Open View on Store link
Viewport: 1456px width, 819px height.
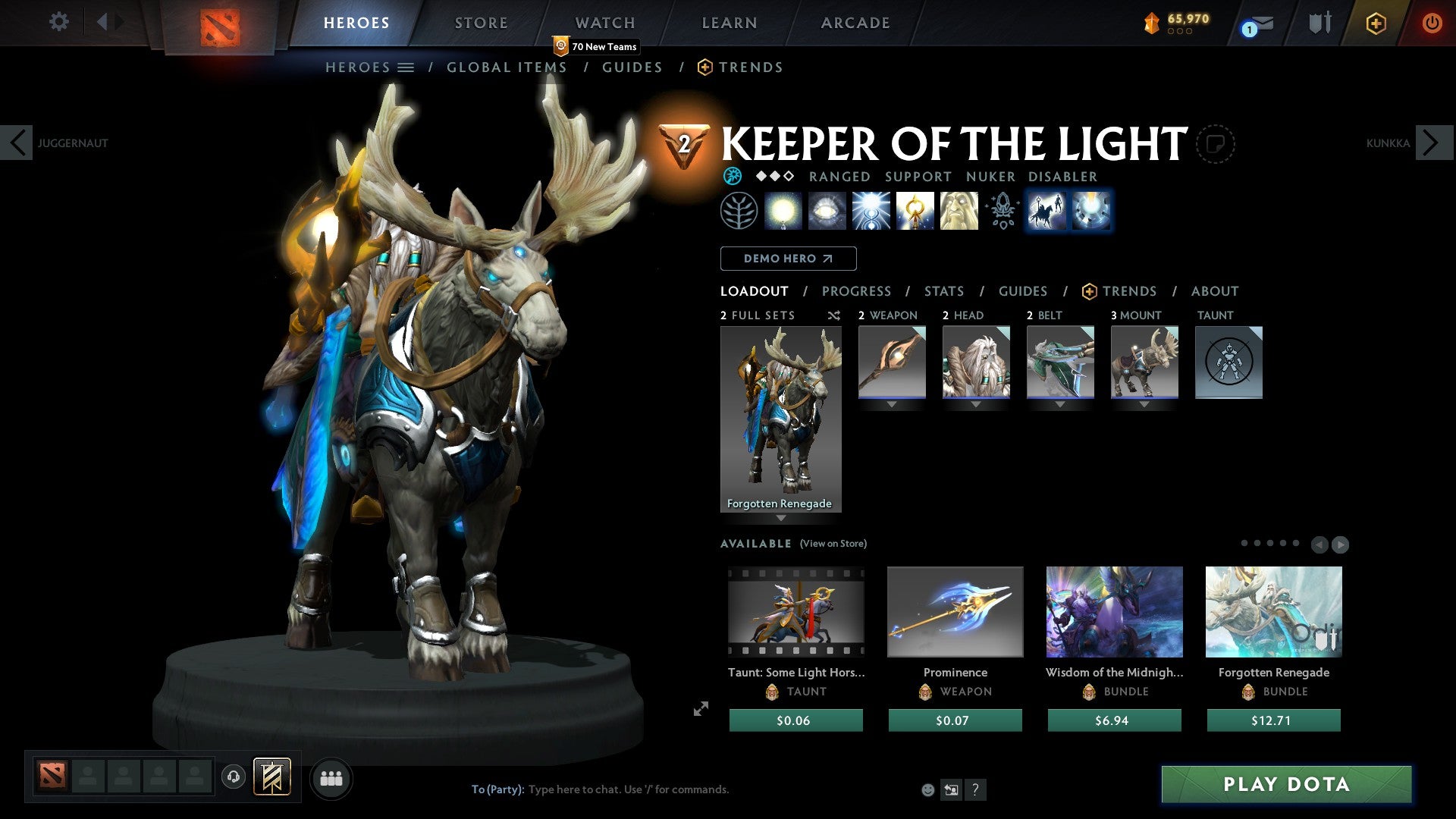833,544
